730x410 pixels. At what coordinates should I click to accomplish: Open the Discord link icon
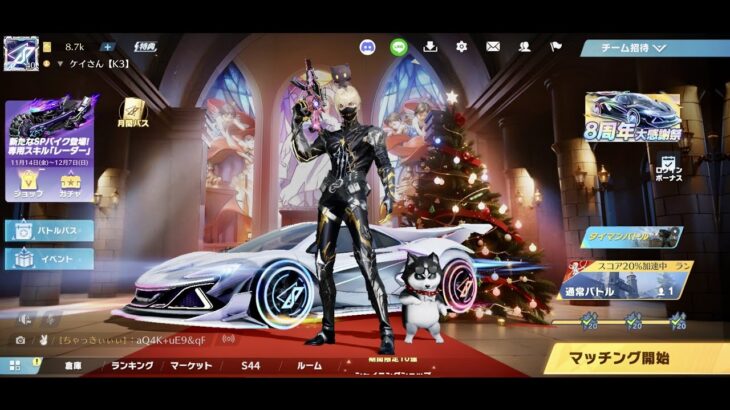pyautogui.click(x=368, y=46)
